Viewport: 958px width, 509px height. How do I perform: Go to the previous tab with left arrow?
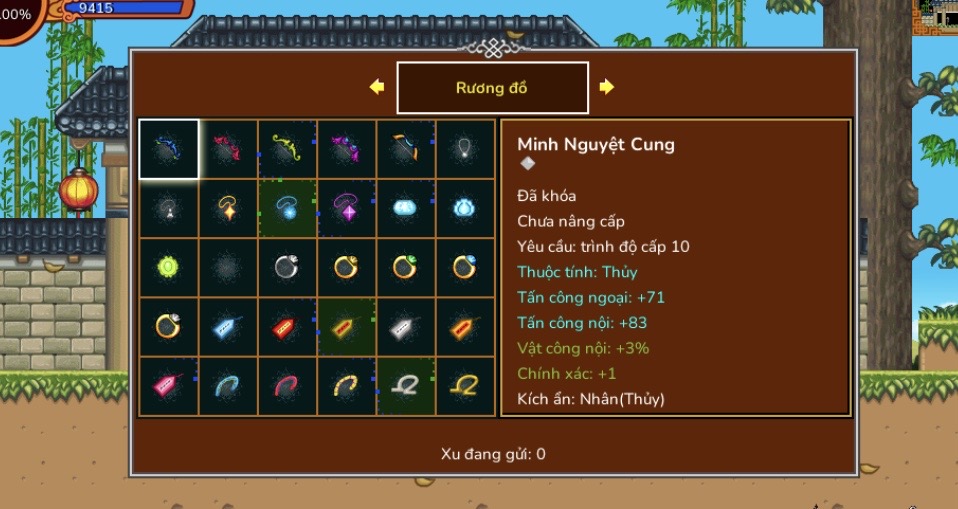point(377,87)
